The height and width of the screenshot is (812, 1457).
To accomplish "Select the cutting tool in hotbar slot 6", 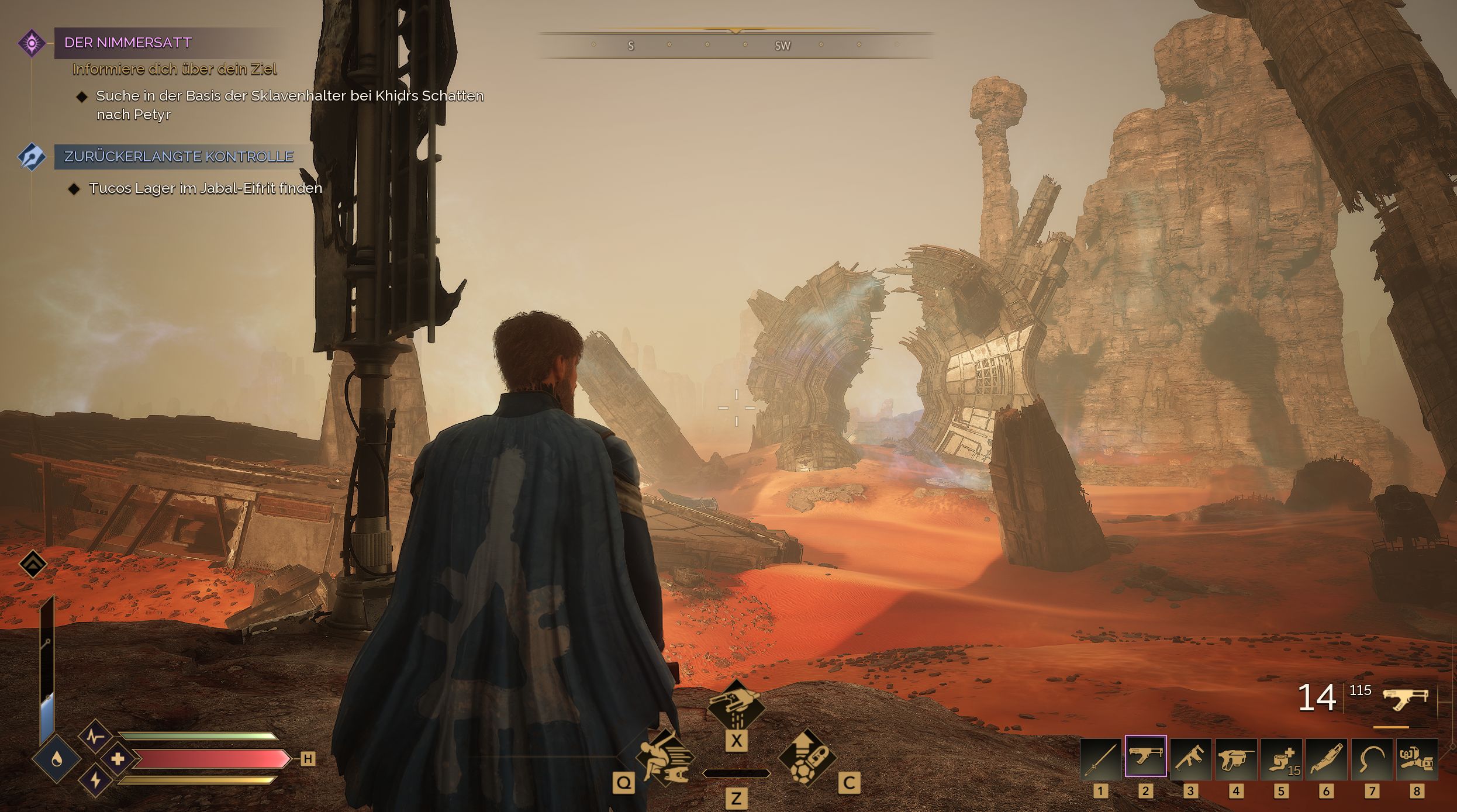I will tap(1326, 759).
